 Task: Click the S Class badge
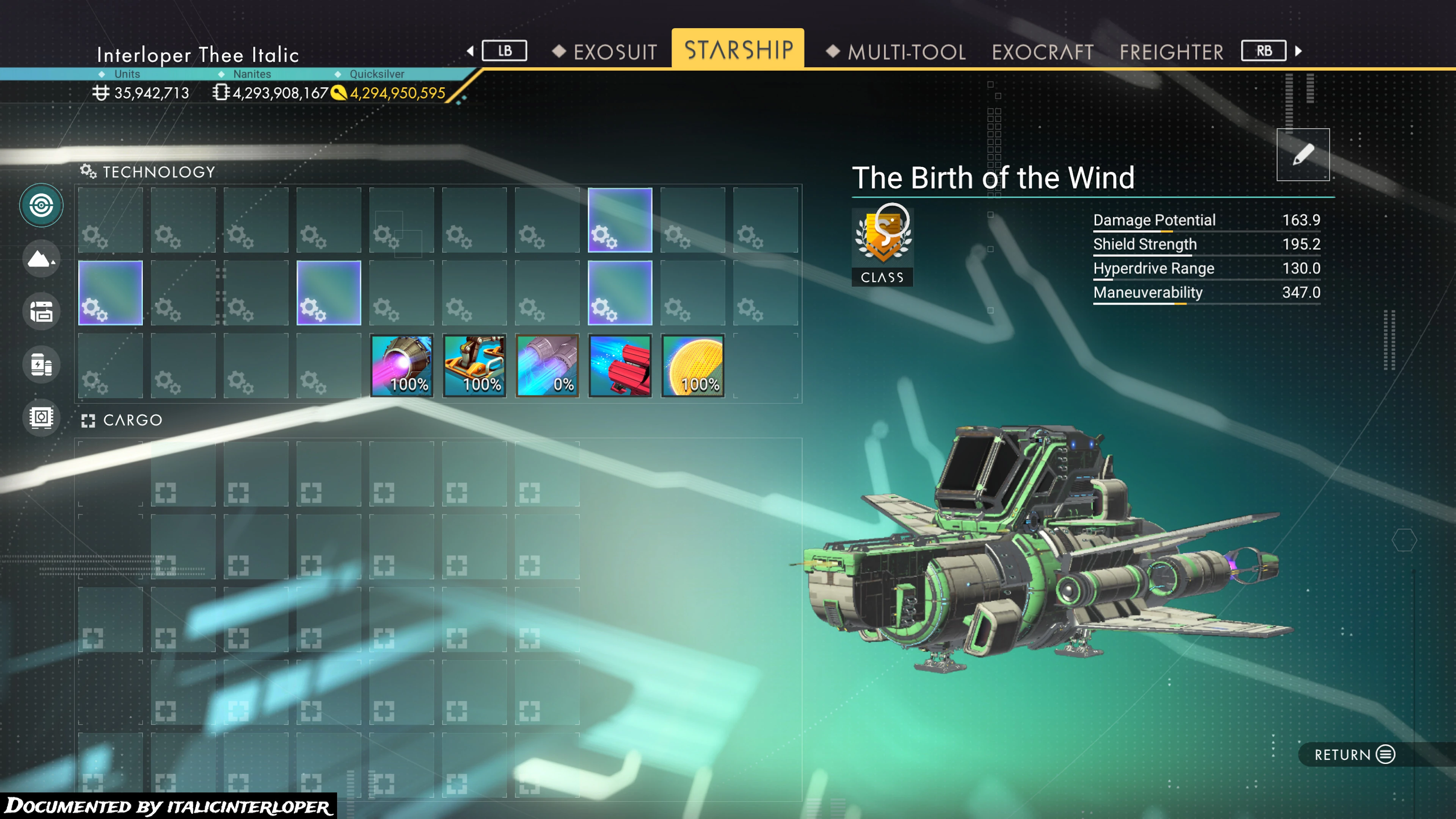[x=882, y=245]
